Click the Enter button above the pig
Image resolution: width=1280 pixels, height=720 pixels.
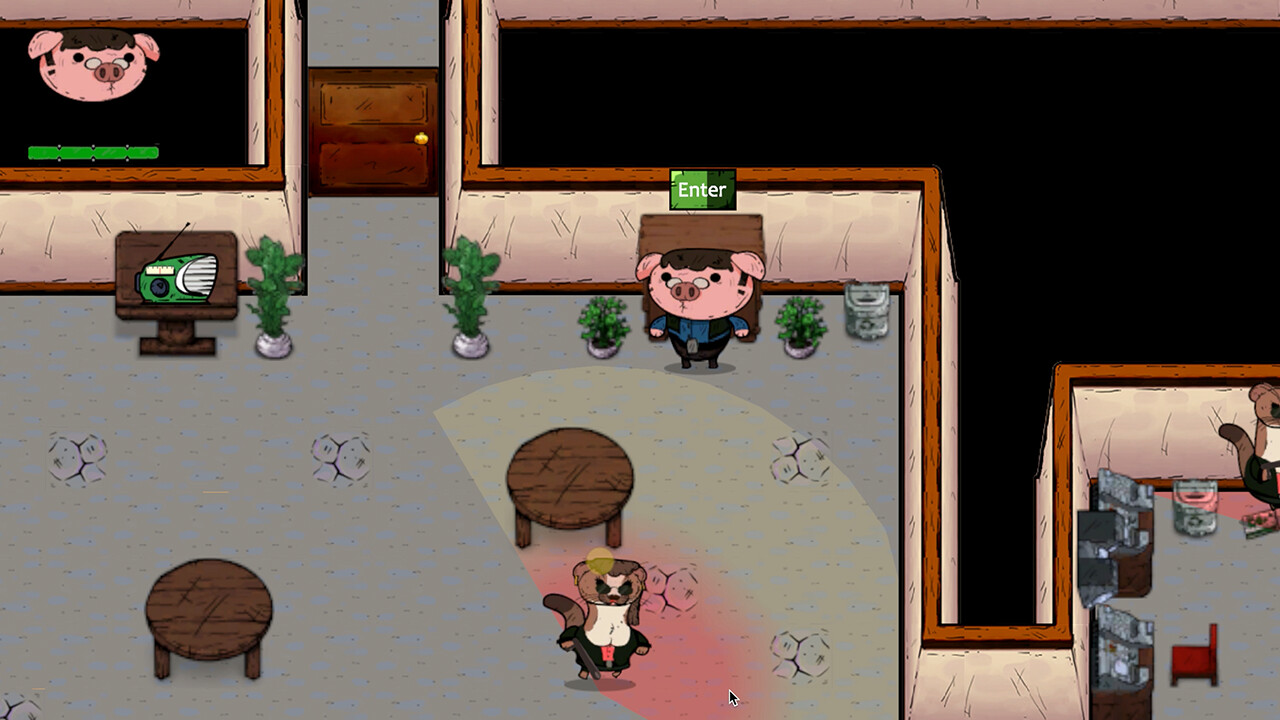[702, 190]
